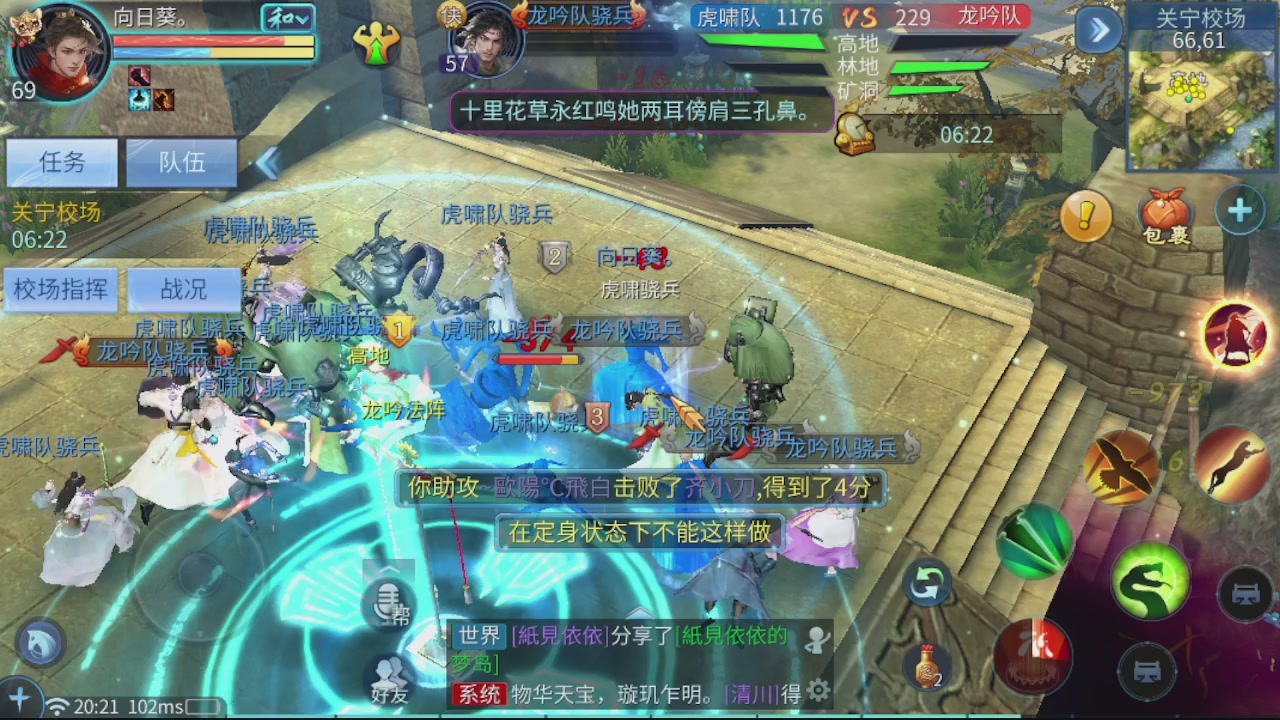Cast the eagle skill with 6 charges
This screenshot has width=1280, height=720.
click(x=1124, y=466)
